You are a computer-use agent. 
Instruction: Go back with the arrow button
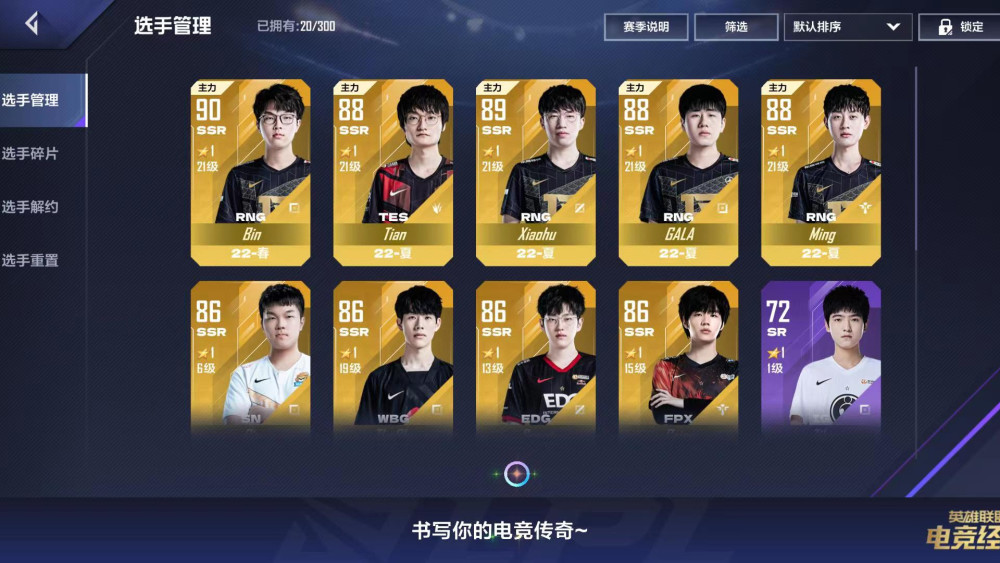click(31, 24)
